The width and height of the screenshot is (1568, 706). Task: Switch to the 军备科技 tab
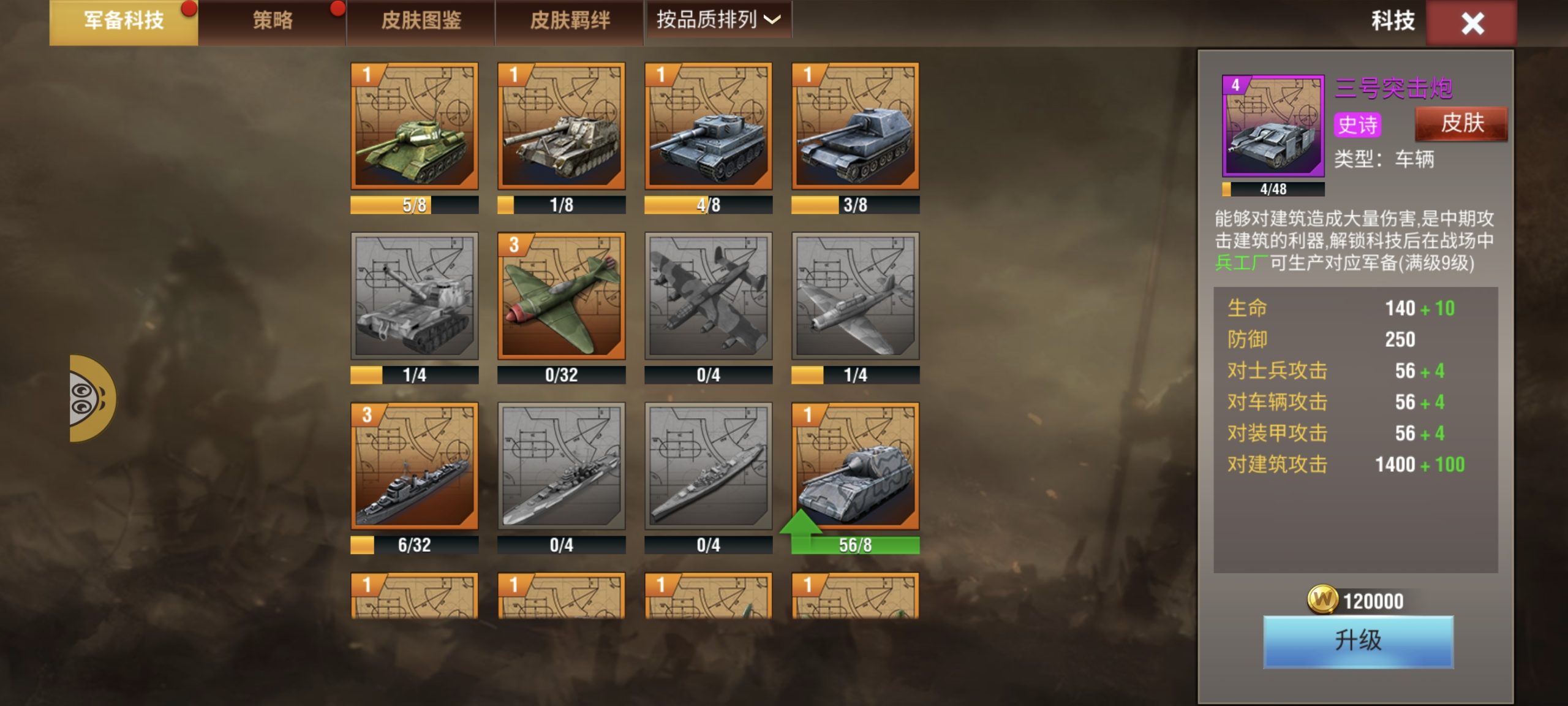(x=124, y=21)
